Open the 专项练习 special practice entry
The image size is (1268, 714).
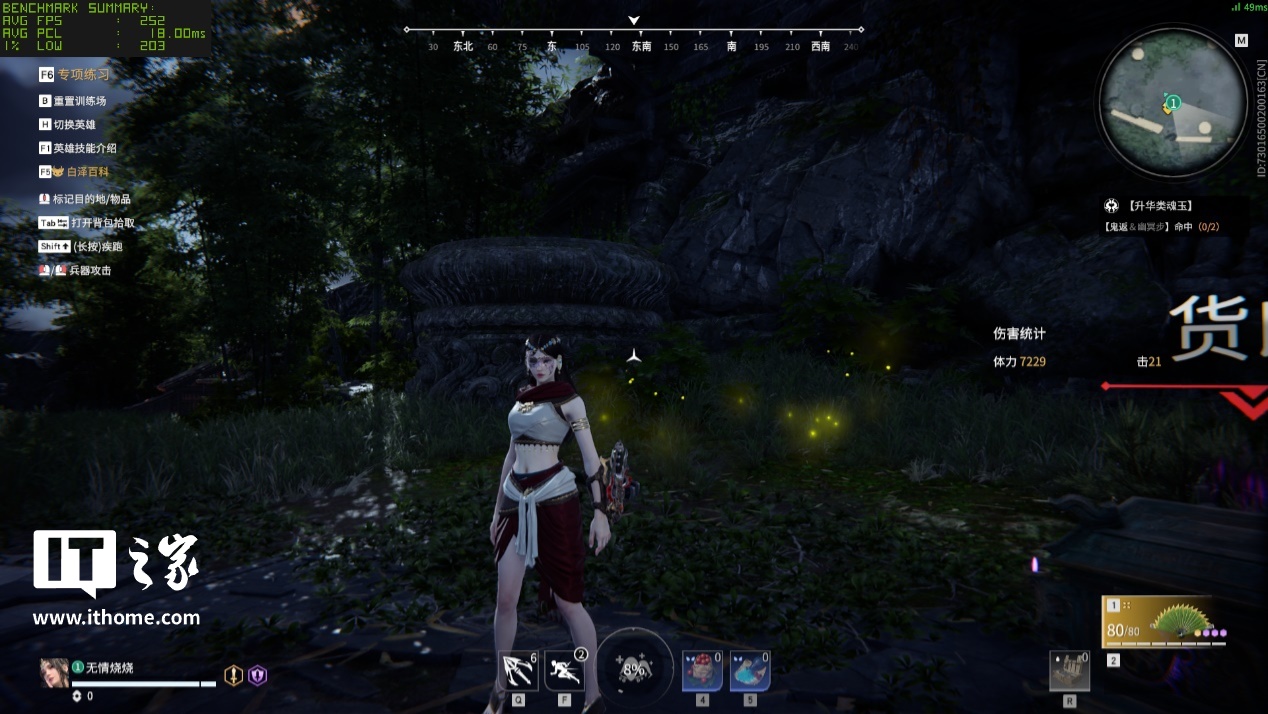tap(83, 74)
